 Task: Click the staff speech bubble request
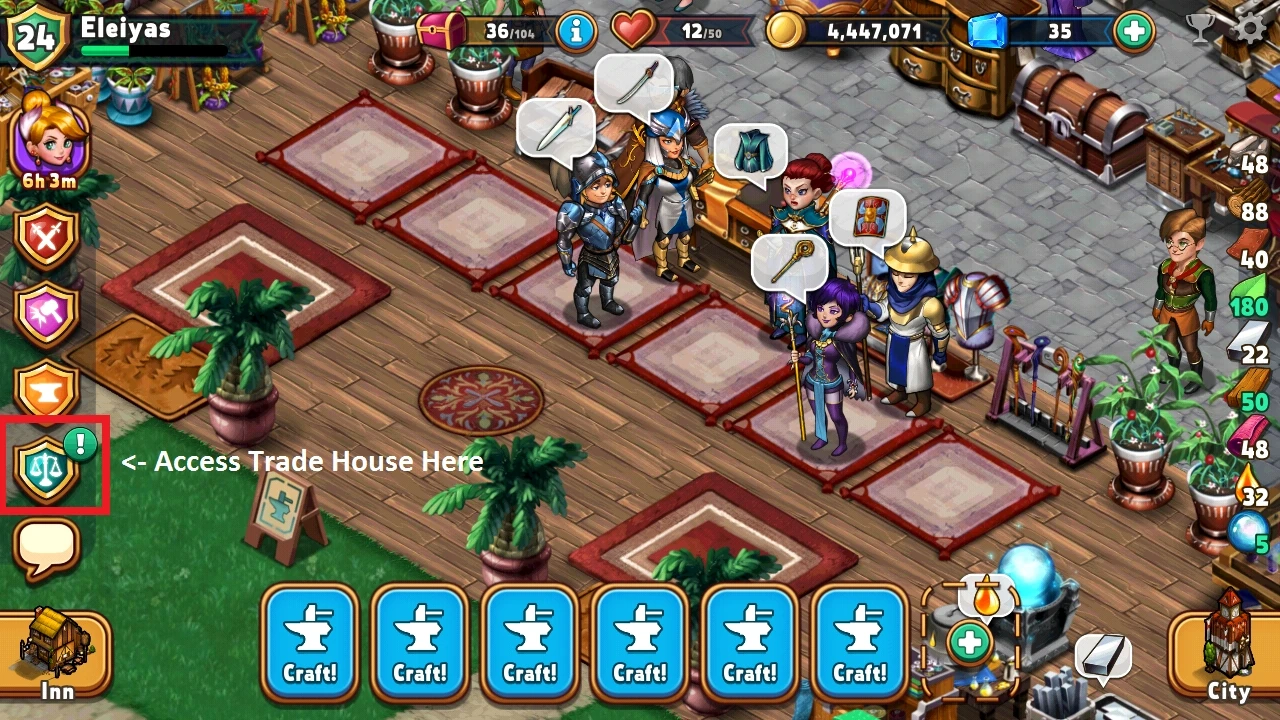(791, 261)
